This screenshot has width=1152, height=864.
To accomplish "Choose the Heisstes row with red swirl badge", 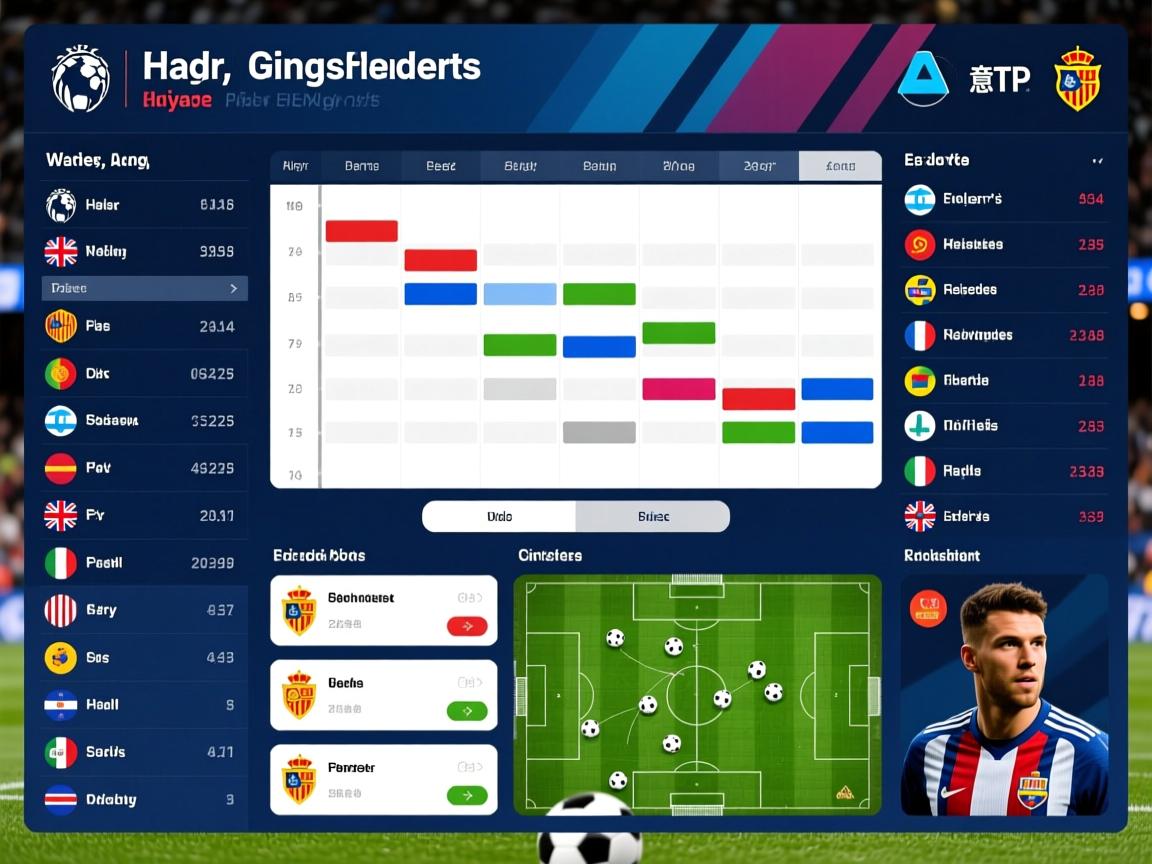I will tap(1004, 245).
